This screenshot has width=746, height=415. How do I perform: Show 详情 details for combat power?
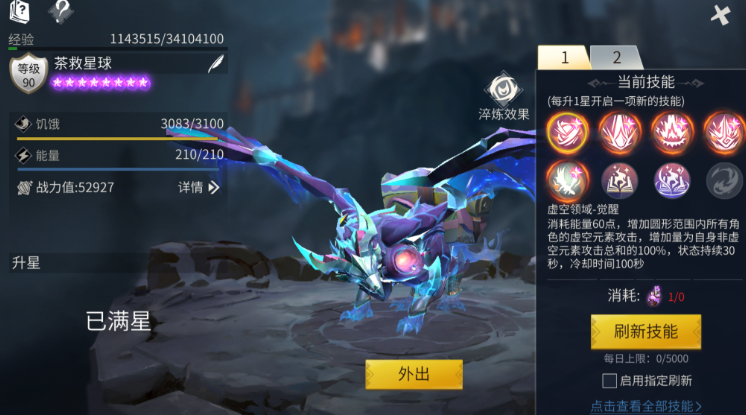click(x=198, y=187)
